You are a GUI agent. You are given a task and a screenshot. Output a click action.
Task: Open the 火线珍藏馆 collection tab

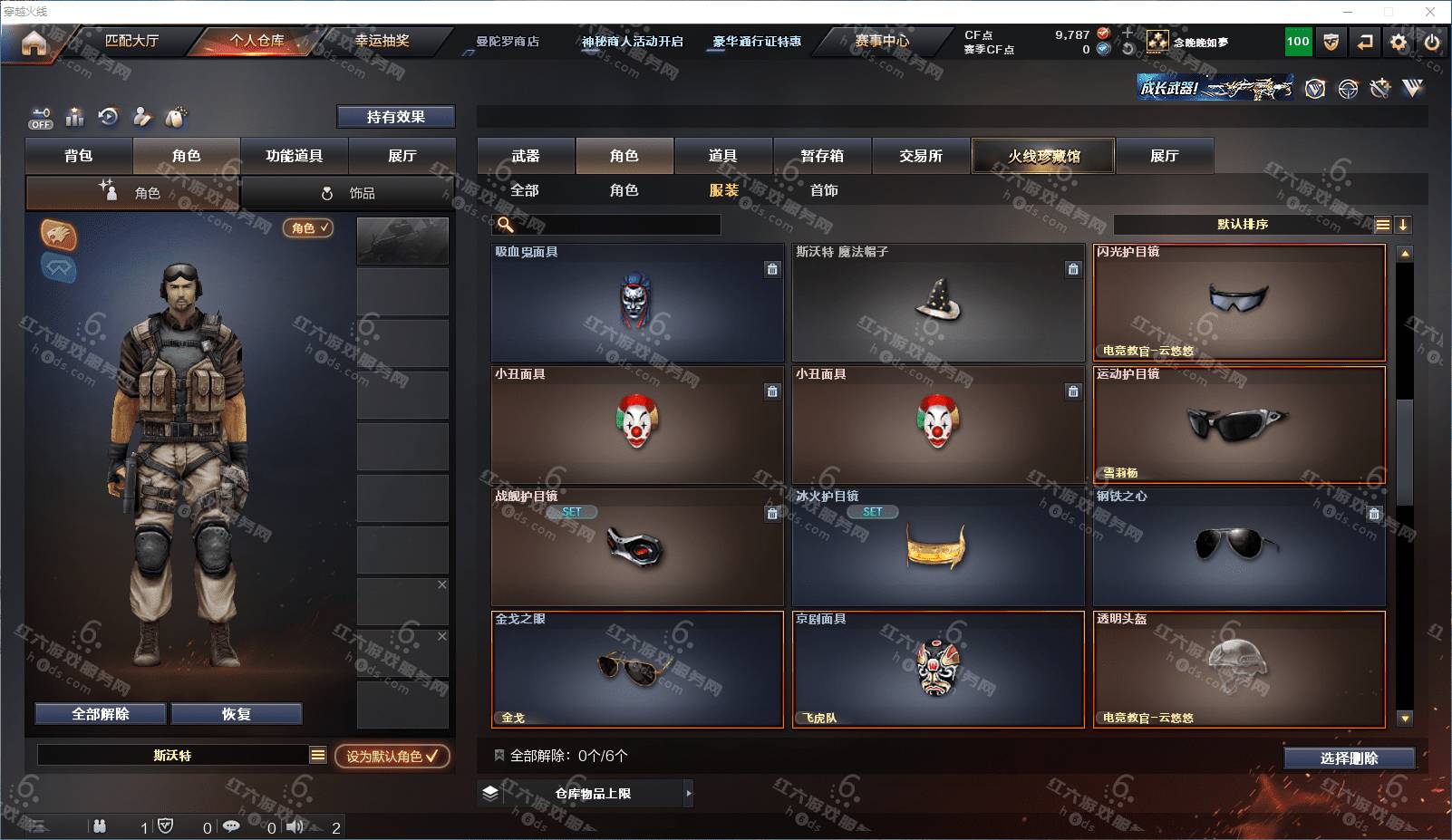[x=1043, y=156]
